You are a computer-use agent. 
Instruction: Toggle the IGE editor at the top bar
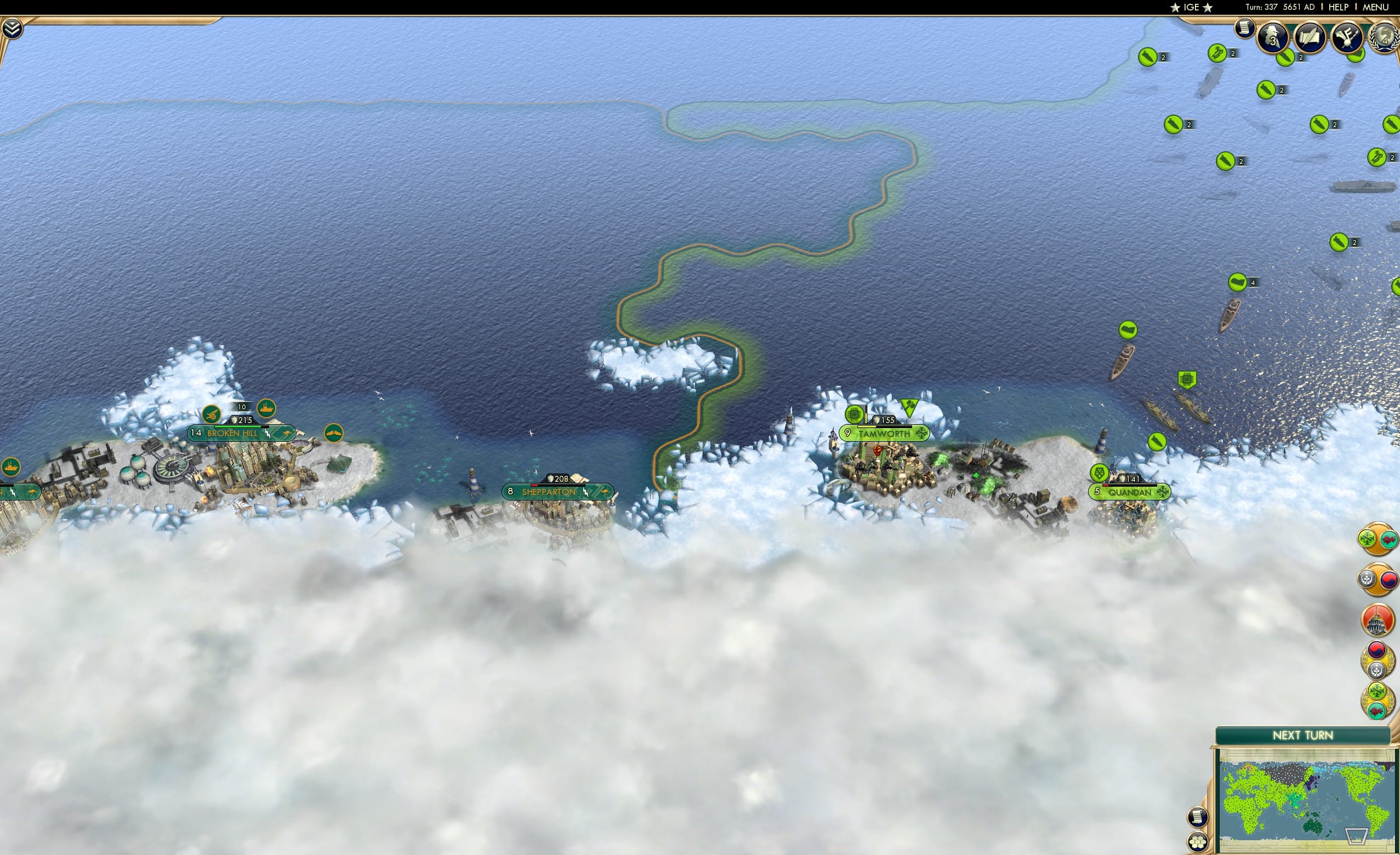(1192, 7)
